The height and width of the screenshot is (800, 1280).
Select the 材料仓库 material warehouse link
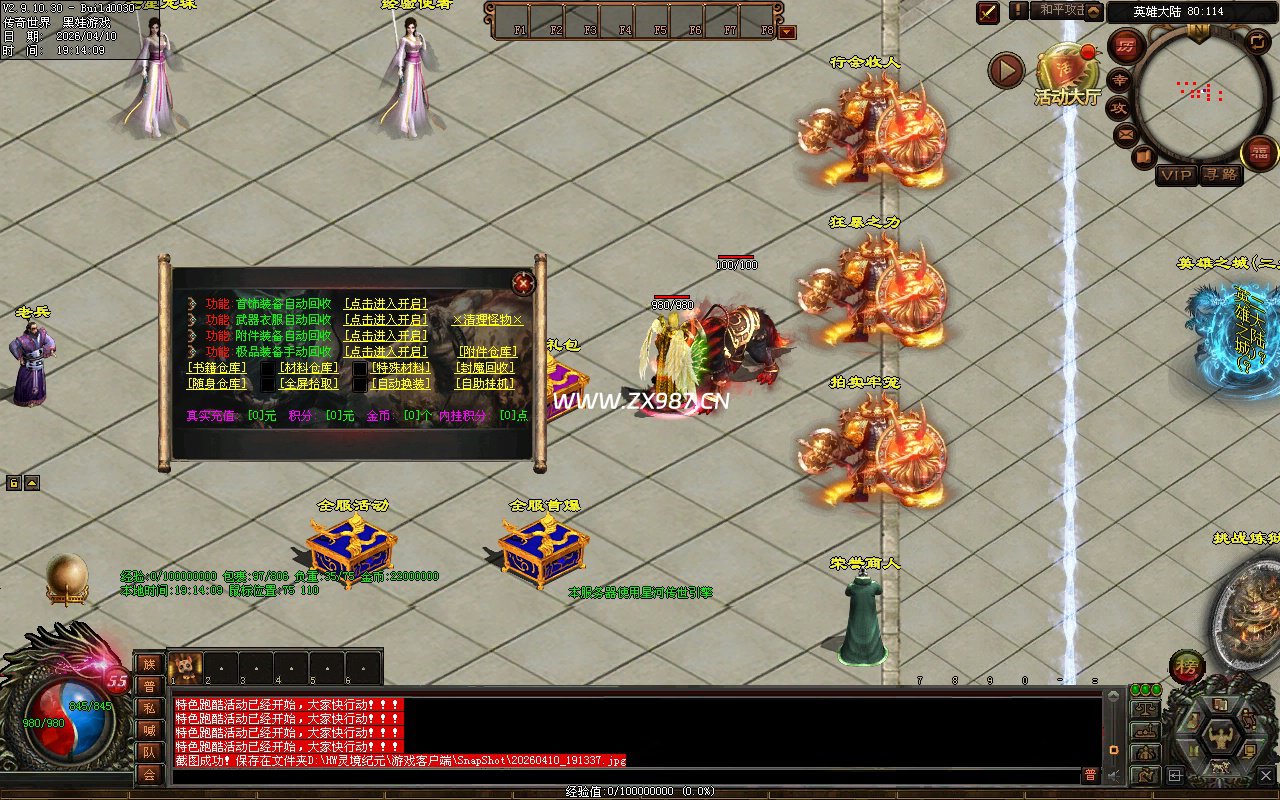click(308, 368)
